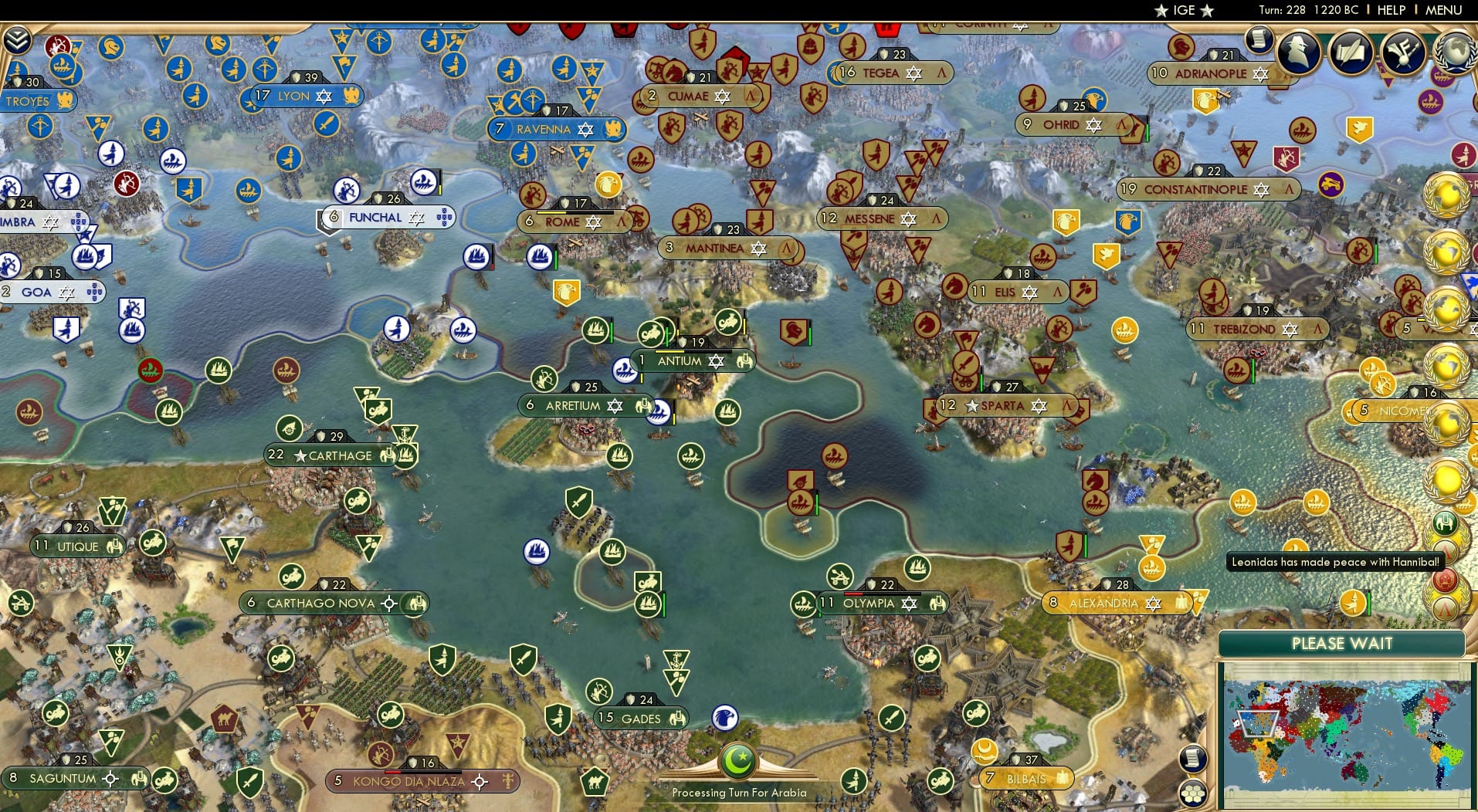The height and width of the screenshot is (812, 1478).
Task: Click the Star of David icon on Rome's banner
Action: [595, 222]
